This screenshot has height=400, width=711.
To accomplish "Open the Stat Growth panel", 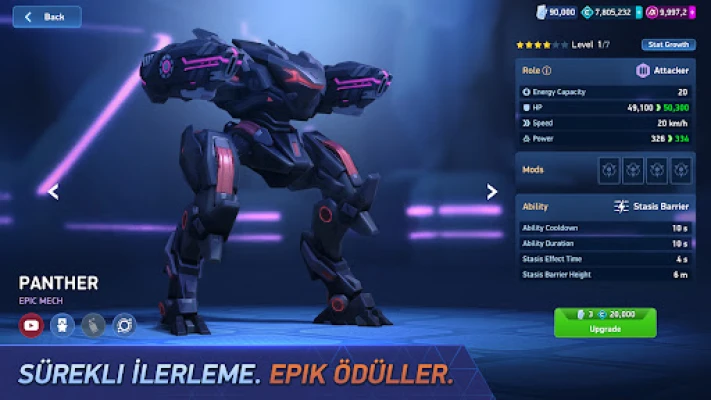I will 669,45.
